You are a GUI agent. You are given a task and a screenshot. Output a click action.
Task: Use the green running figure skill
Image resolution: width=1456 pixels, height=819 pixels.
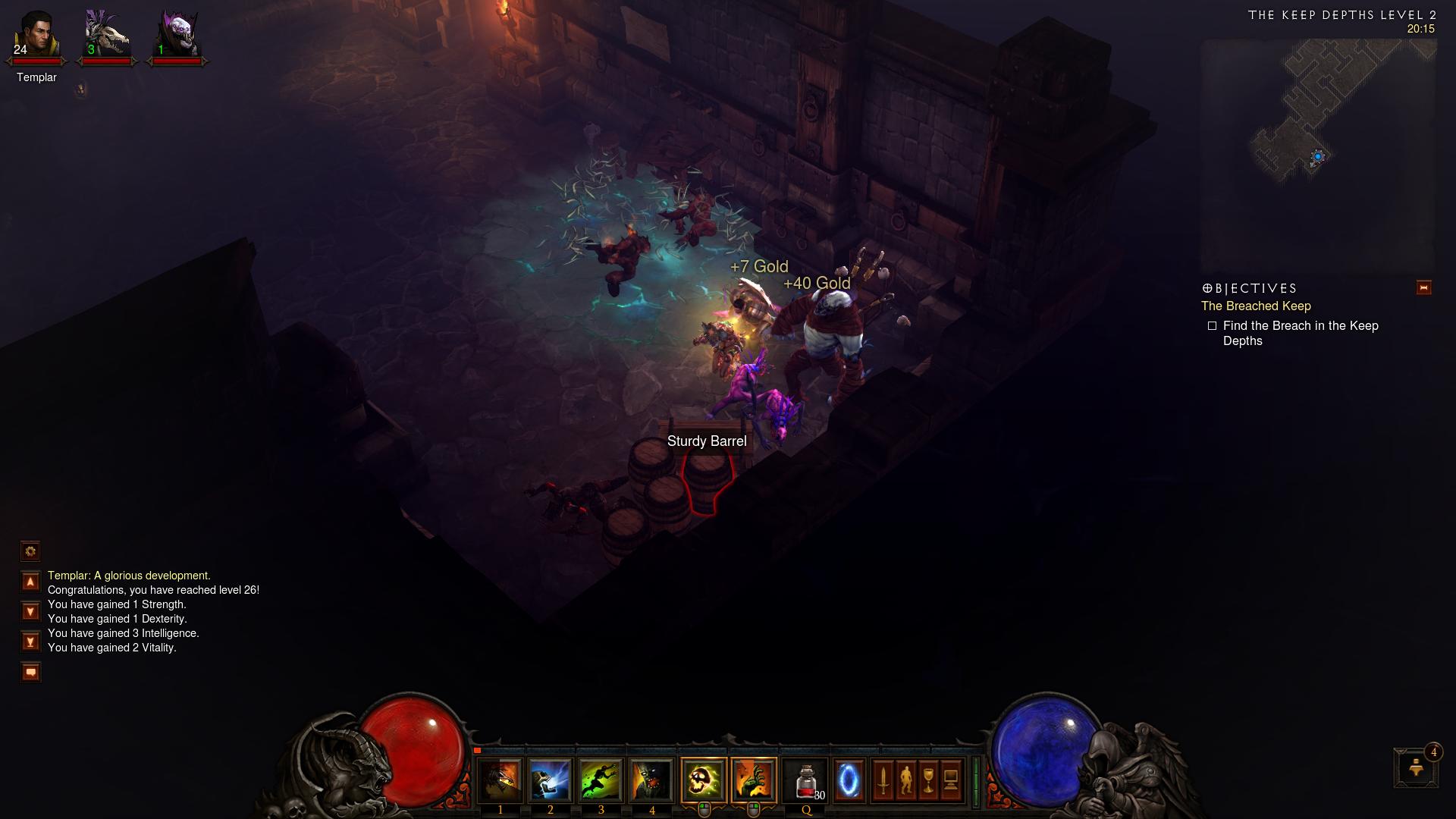[x=601, y=780]
